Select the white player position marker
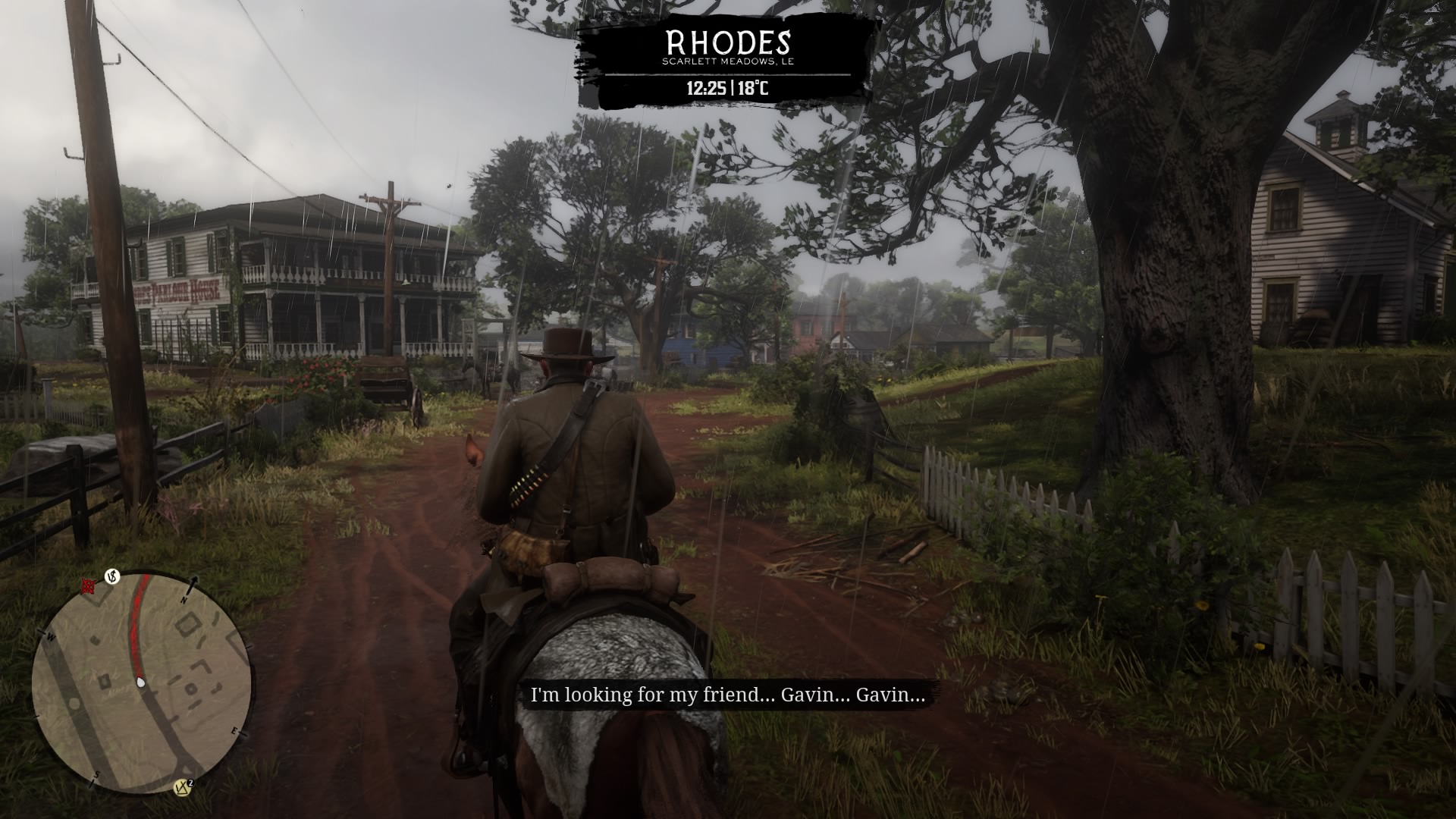Screen dimensions: 1456x819 click(140, 682)
